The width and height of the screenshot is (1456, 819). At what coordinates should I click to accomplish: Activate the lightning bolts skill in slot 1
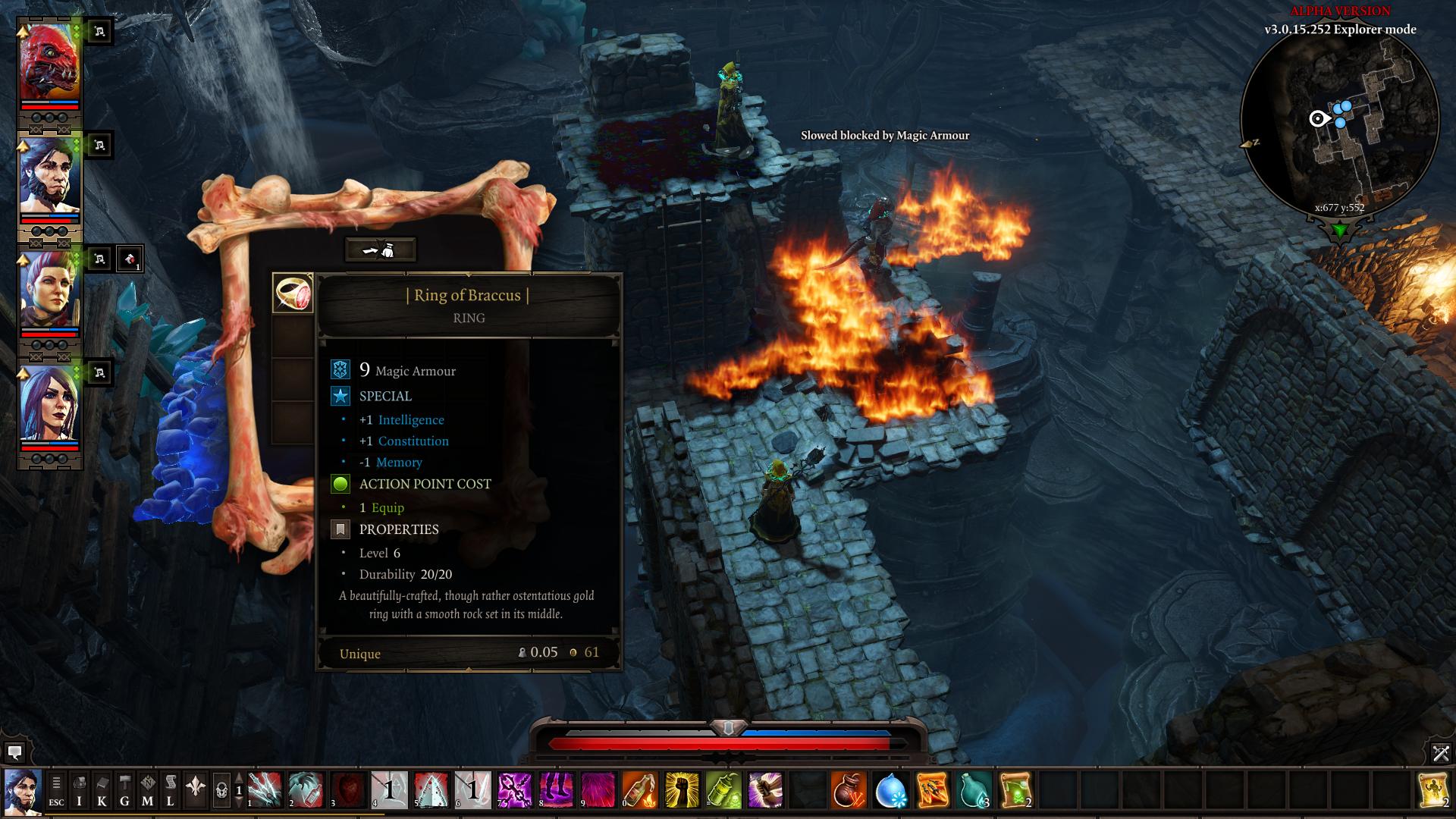tap(265, 790)
